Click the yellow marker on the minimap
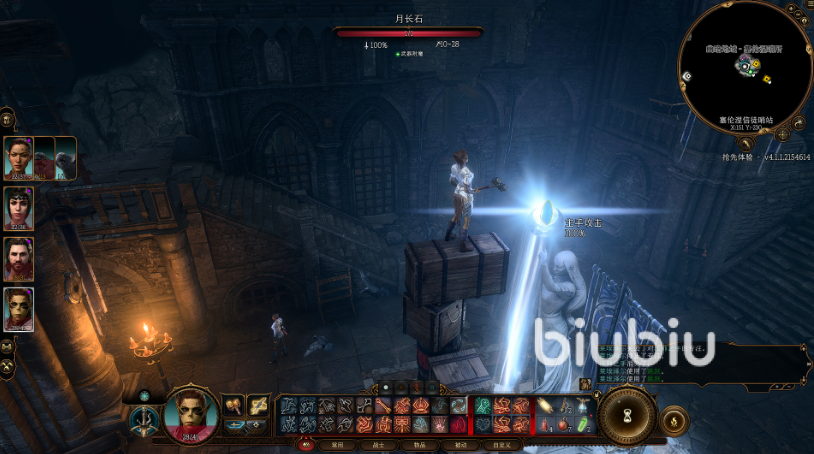The height and width of the screenshot is (454, 814). point(766,79)
